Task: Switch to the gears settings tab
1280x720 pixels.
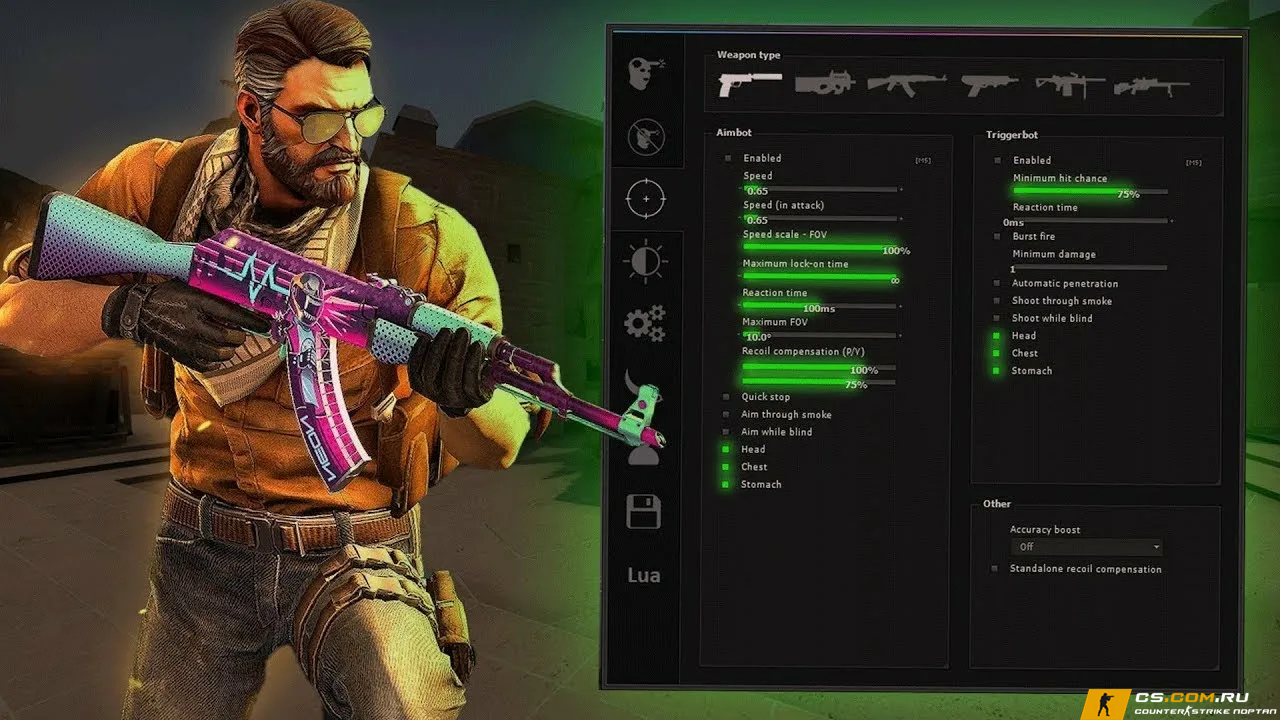Action: pyautogui.click(x=645, y=324)
